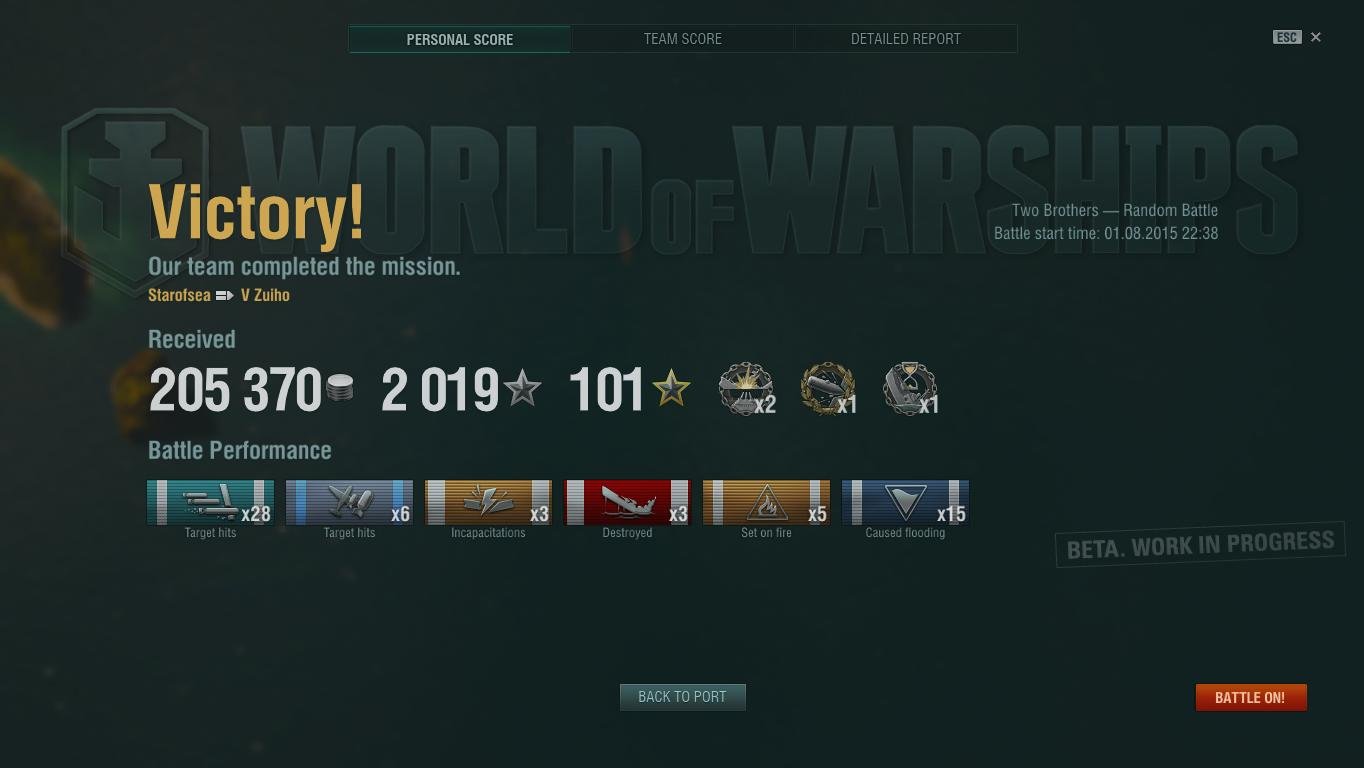Viewport: 1364px width, 768px height.
Task: Open the Set on fire ribbon with x5
Action: [x=766, y=502]
